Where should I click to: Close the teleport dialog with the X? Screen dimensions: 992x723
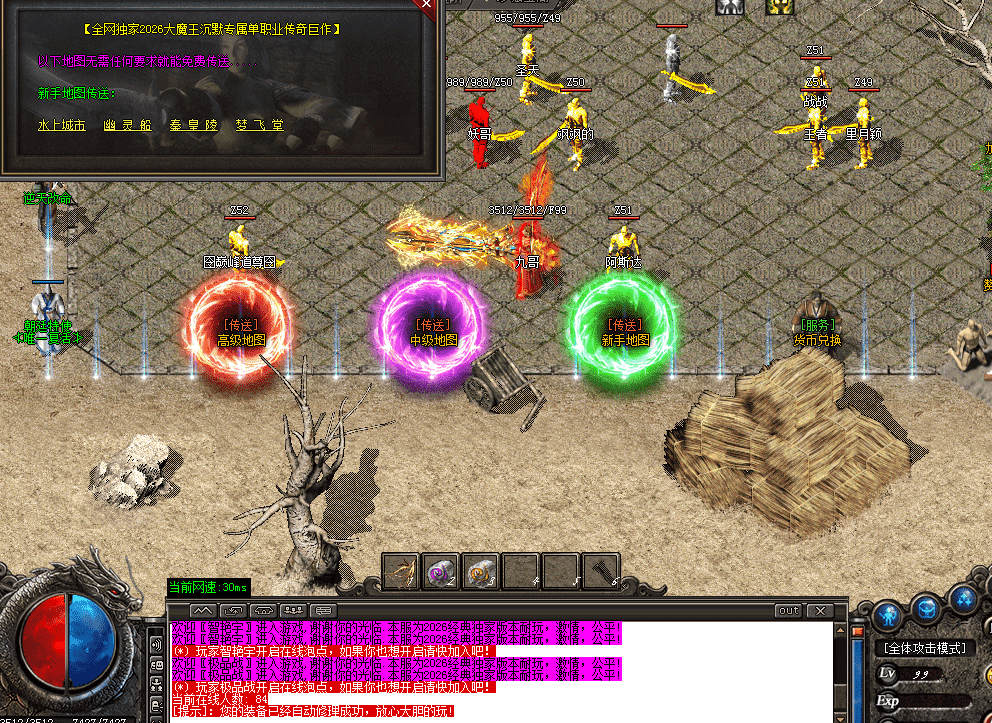click(427, 5)
